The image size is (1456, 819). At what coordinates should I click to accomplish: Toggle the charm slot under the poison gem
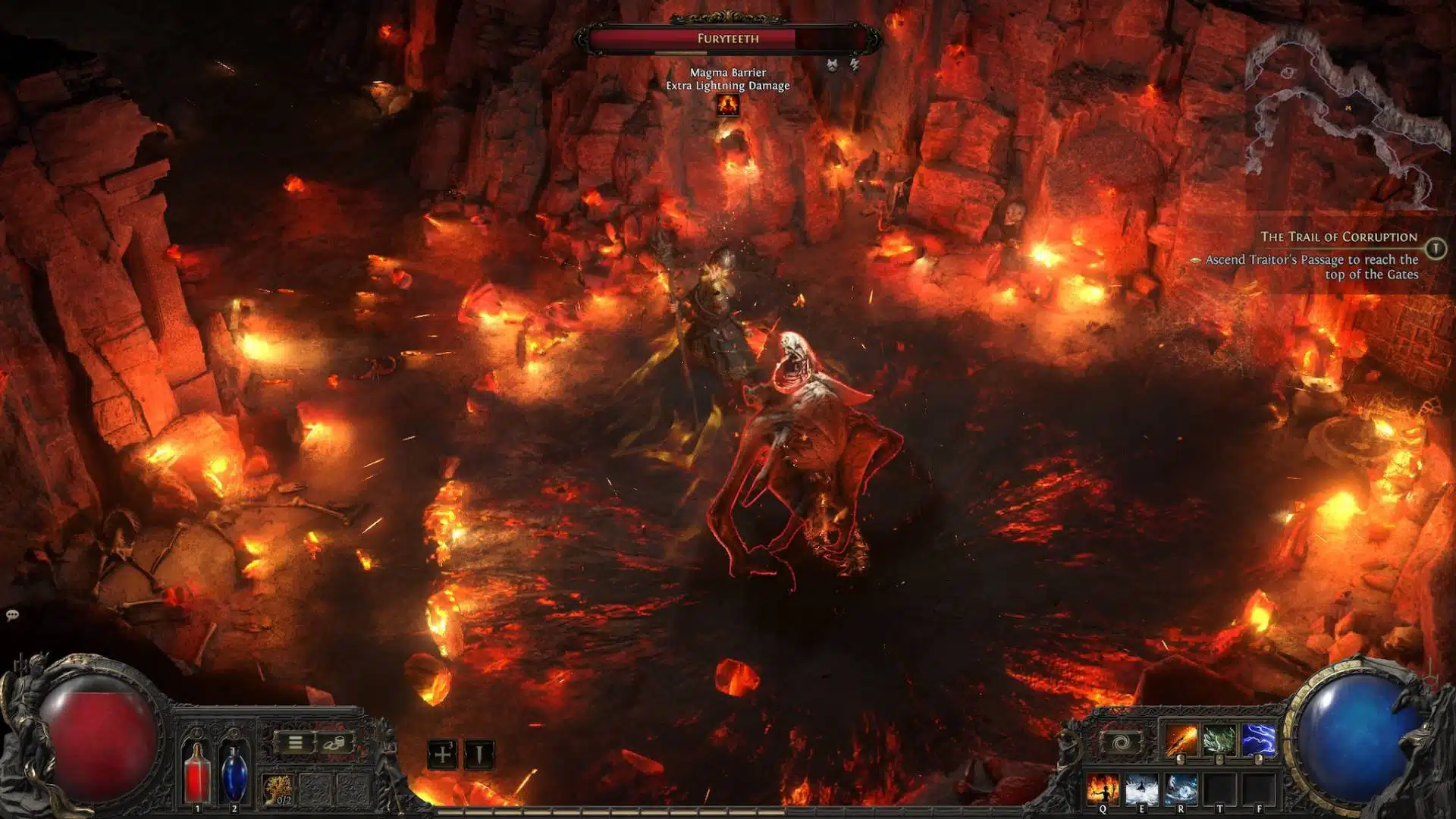[x=1219, y=758]
